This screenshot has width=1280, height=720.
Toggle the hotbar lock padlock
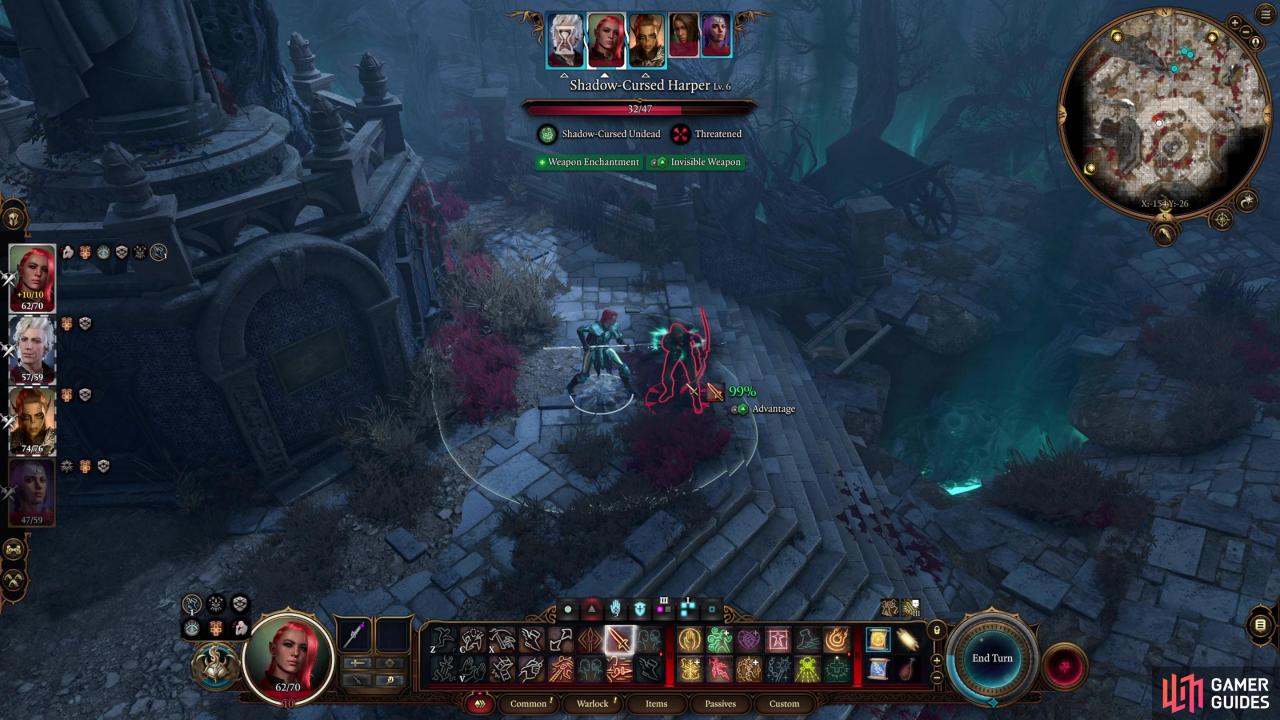936,630
